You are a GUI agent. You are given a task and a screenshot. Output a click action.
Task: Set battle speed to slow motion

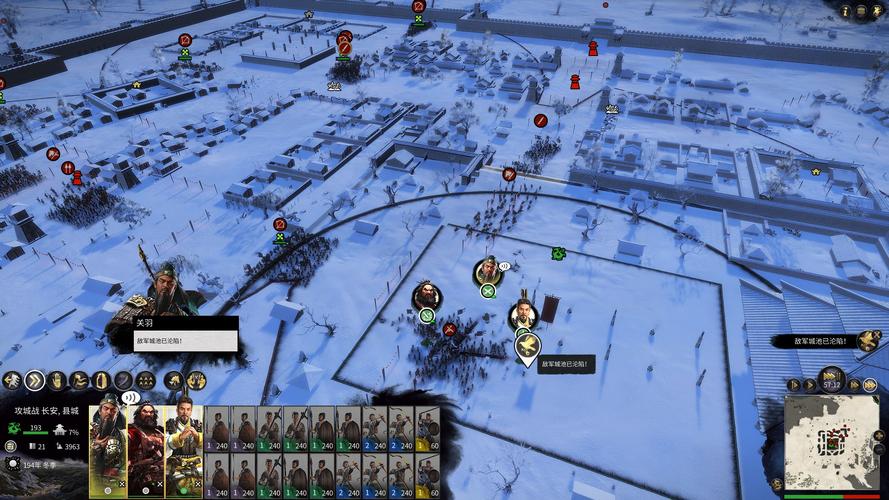point(794,384)
